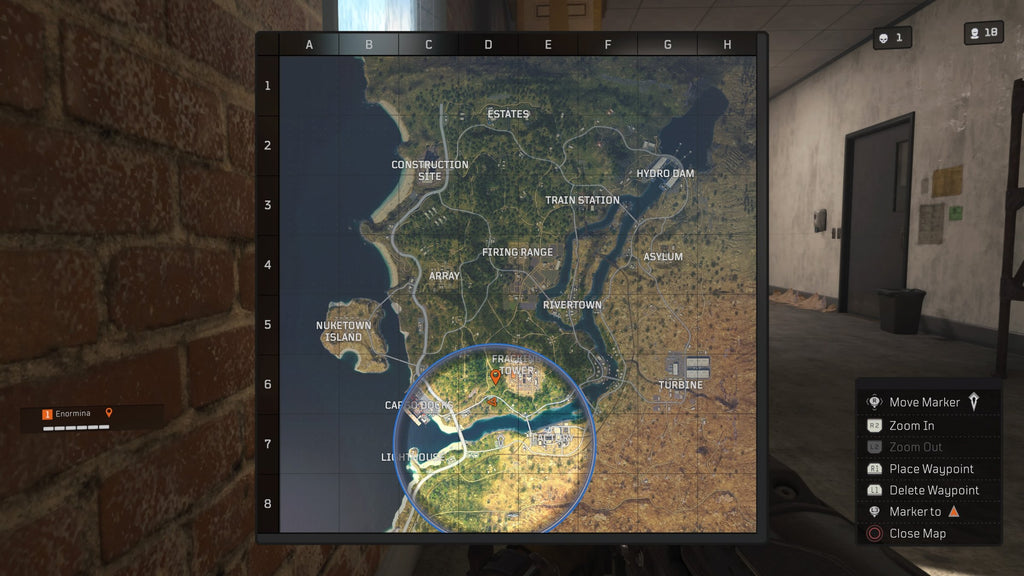Screen dimensions: 1024x576
Task: Click the Firing Range map label
Action: pyautogui.click(x=517, y=252)
